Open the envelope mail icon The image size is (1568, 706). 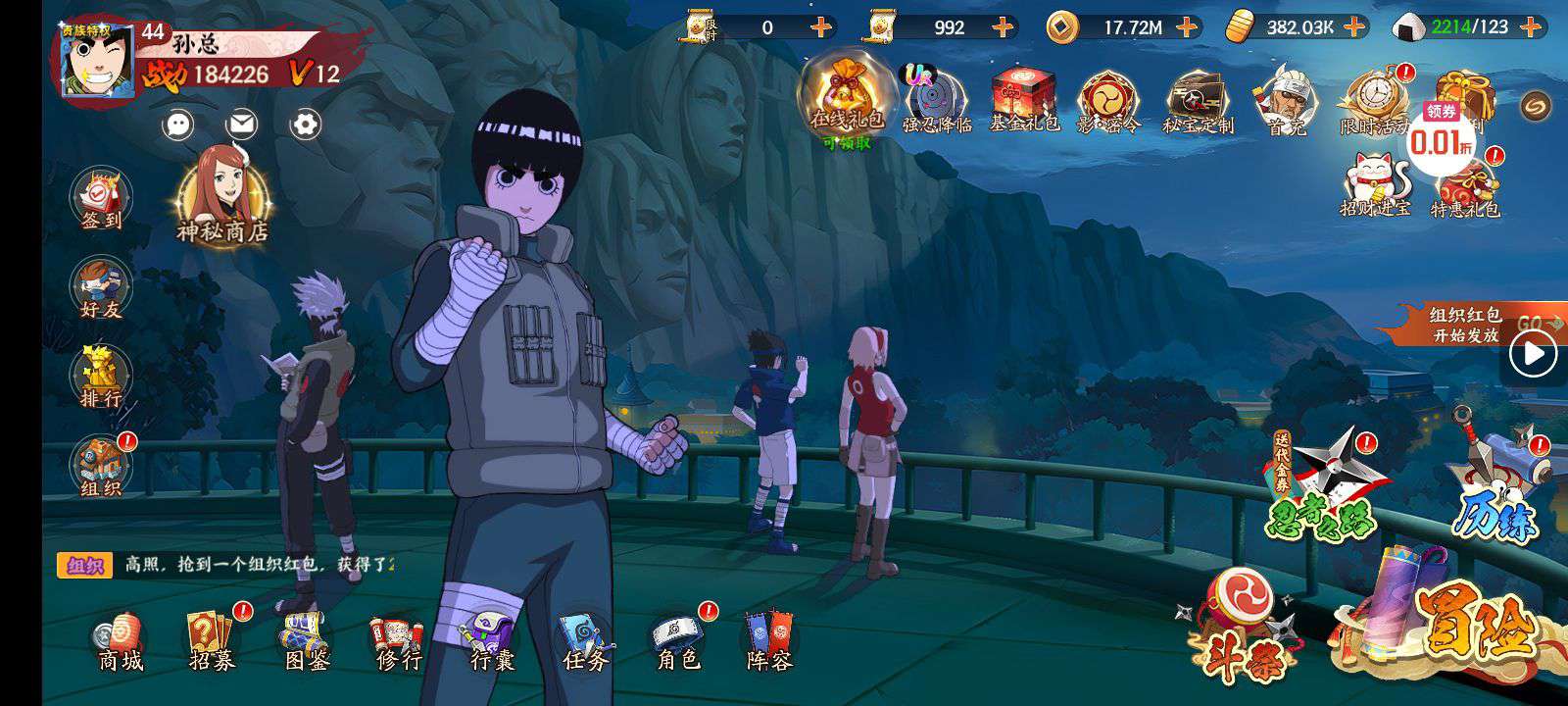click(x=241, y=125)
